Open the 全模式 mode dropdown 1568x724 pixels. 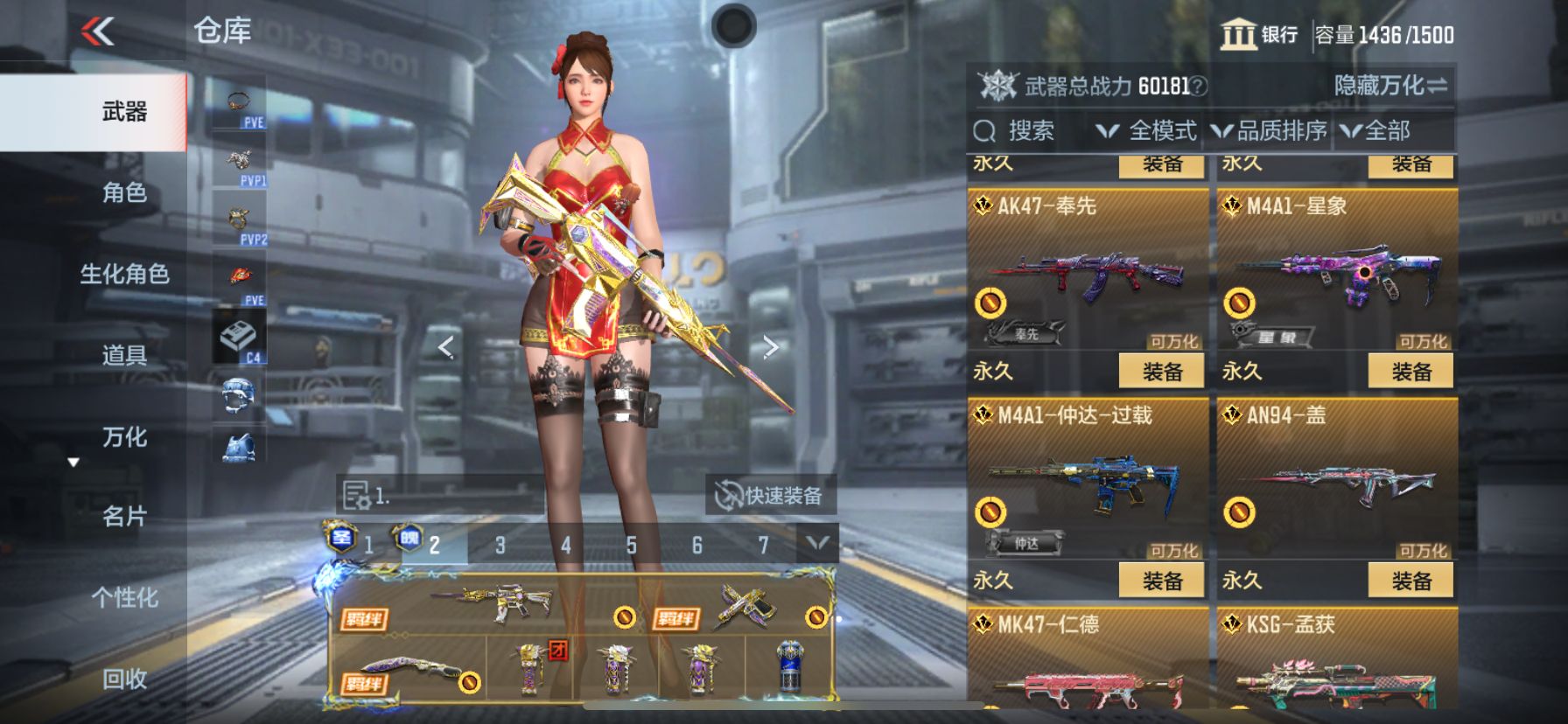point(1146,131)
